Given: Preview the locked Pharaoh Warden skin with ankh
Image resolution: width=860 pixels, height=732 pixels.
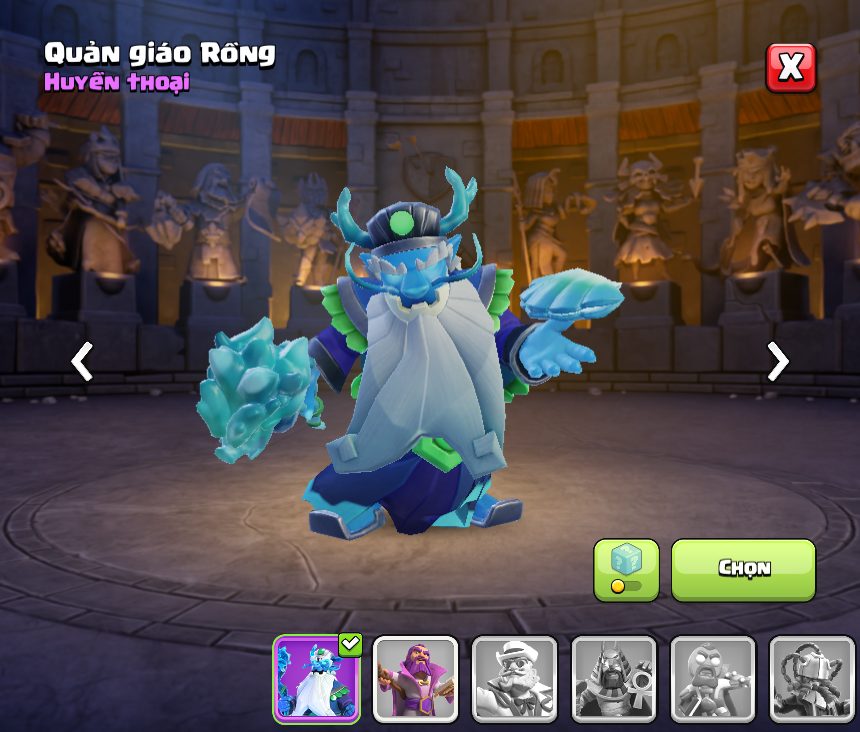Looking at the screenshot, I should click(613, 679).
